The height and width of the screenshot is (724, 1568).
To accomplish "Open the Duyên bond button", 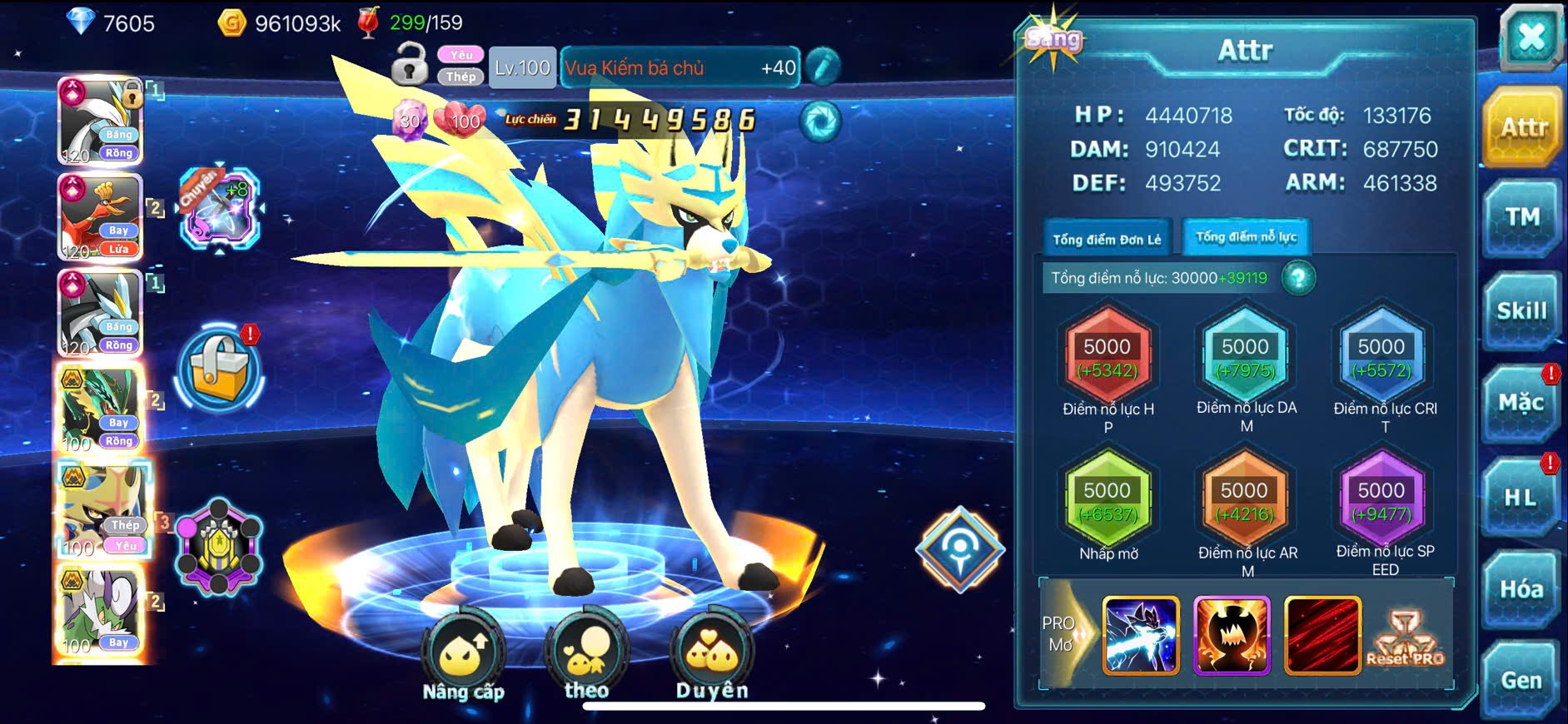I will click(x=711, y=656).
